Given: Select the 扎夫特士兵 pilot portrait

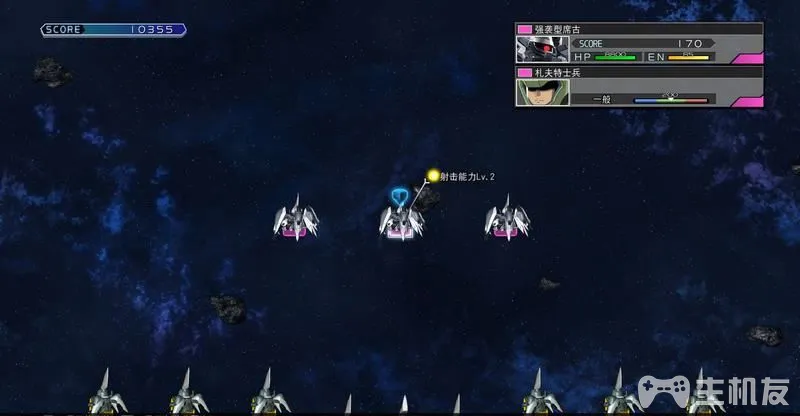Looking at the screenshot, I should pyautogui.click(x=536, y=92).
